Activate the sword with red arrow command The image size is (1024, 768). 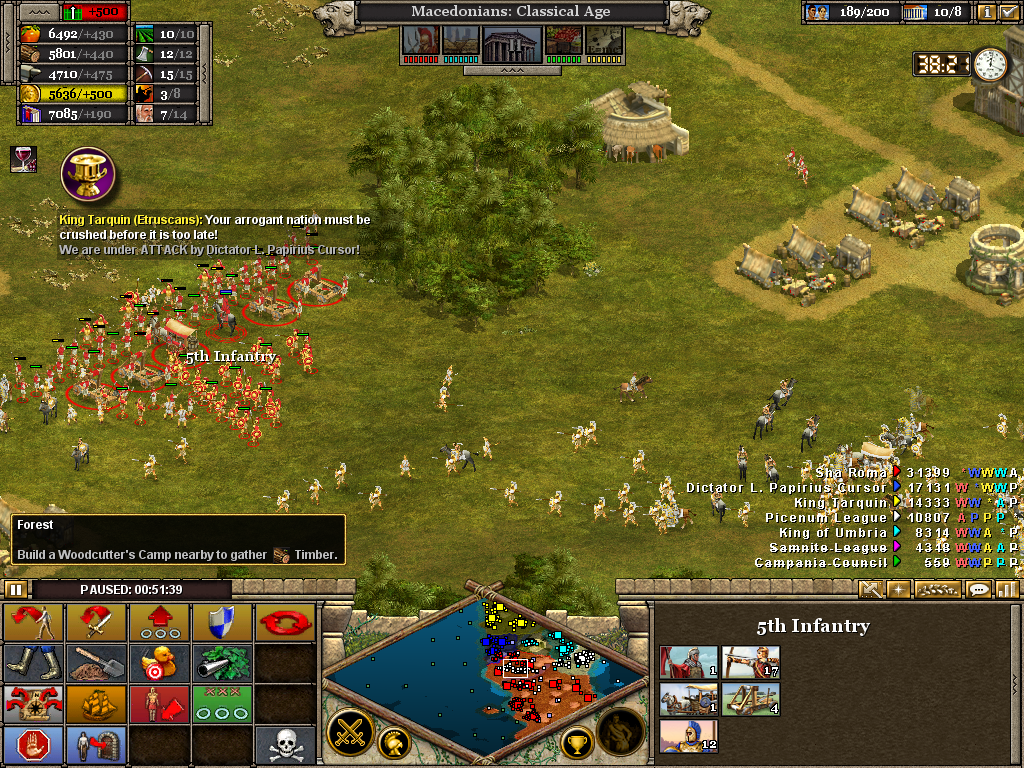[x=97, y=622]
